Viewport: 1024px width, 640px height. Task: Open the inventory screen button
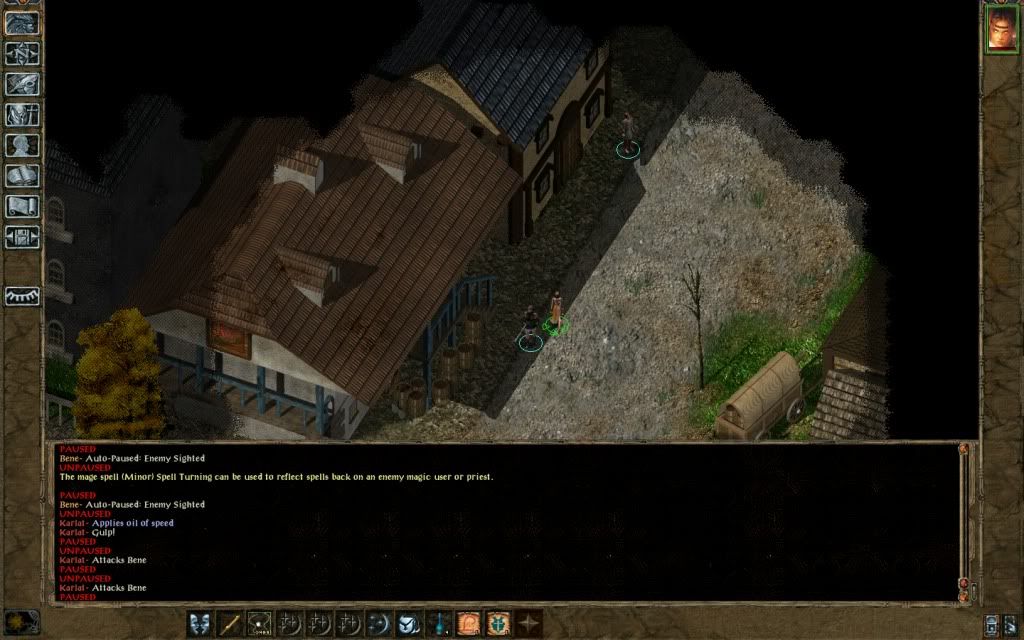pos(22,115)
